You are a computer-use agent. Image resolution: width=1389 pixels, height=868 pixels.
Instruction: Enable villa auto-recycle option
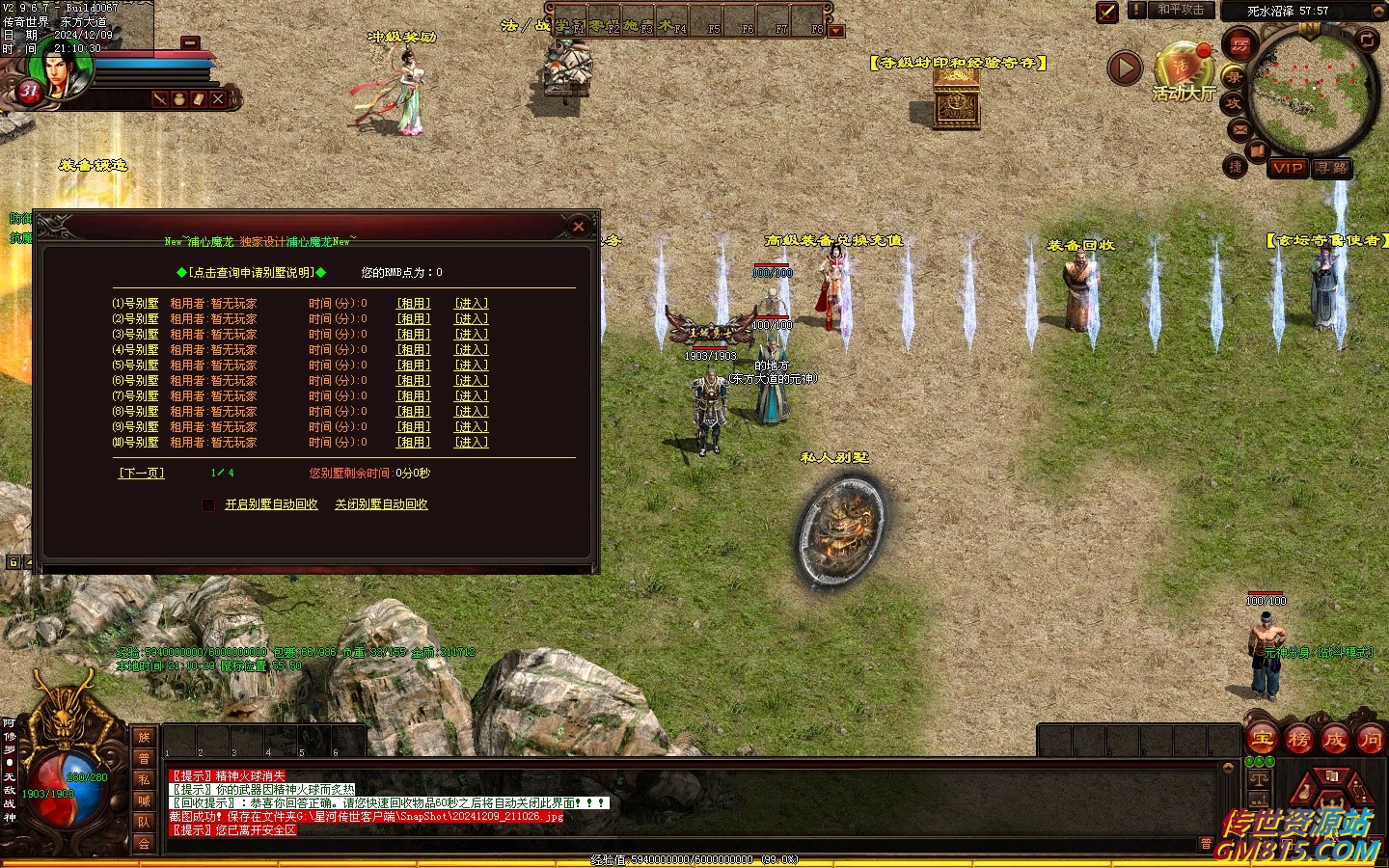(271, 504)
